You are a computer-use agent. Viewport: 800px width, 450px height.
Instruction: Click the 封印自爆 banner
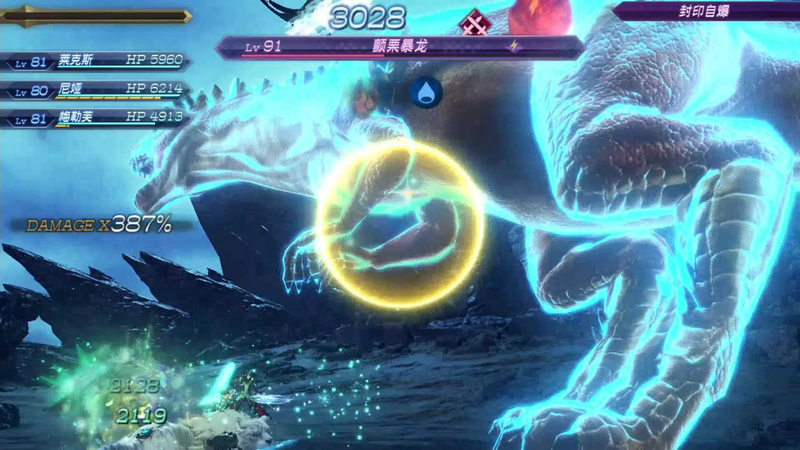click(706, 12)
